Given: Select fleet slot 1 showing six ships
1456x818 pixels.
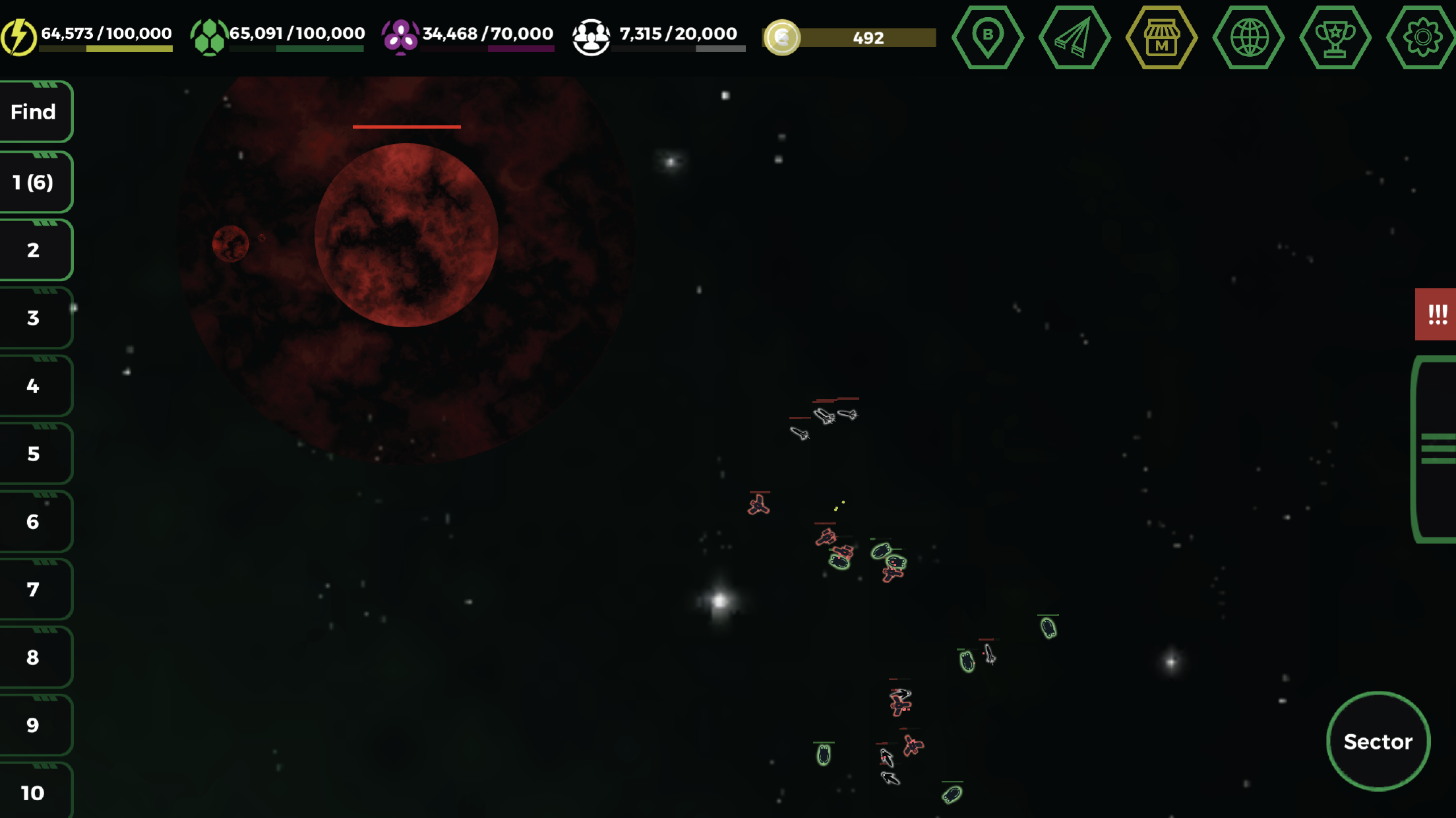Looking at the screenshot, I should (32, 181).
